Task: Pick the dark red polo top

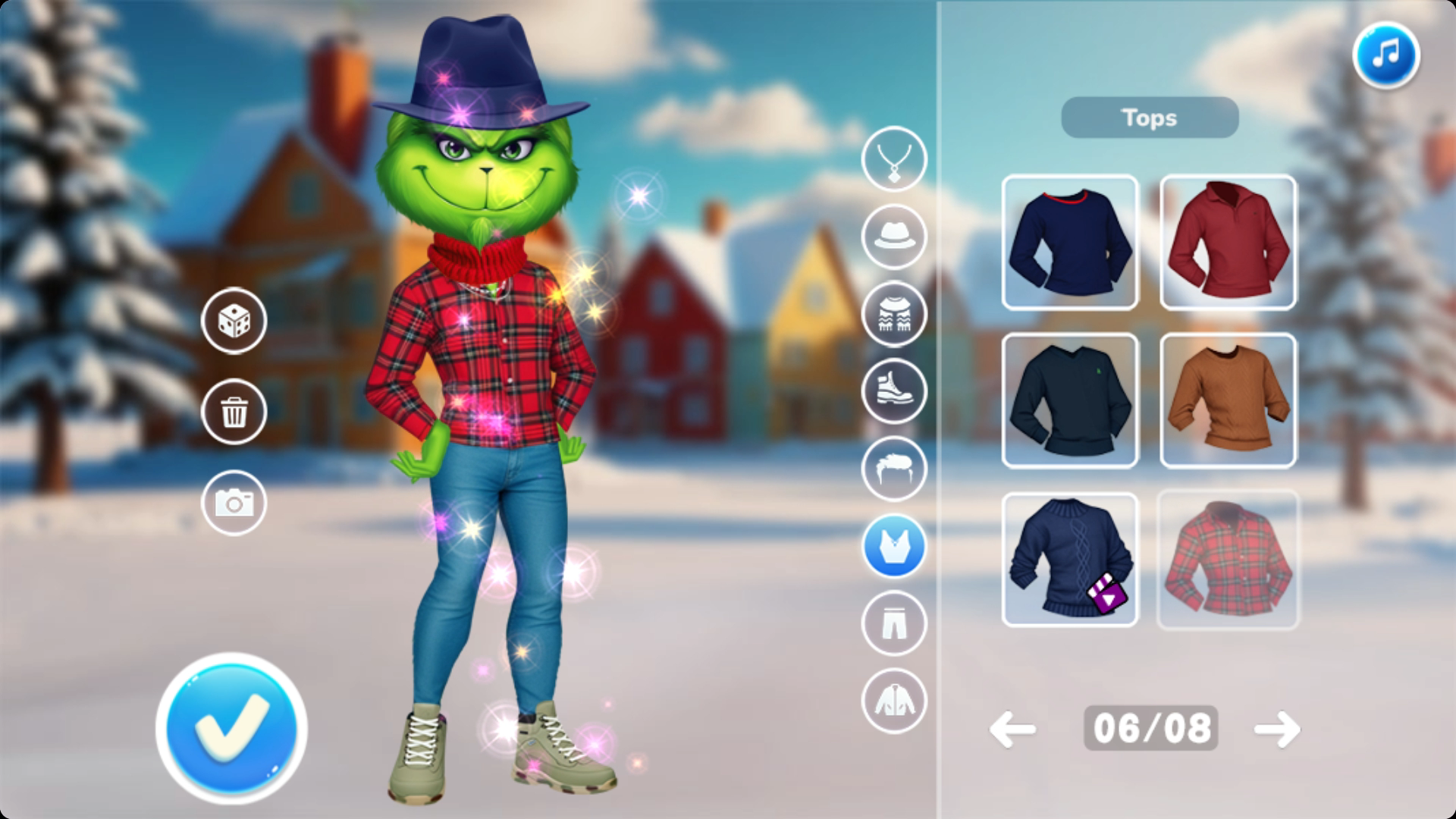Action: pos(1228,243)
